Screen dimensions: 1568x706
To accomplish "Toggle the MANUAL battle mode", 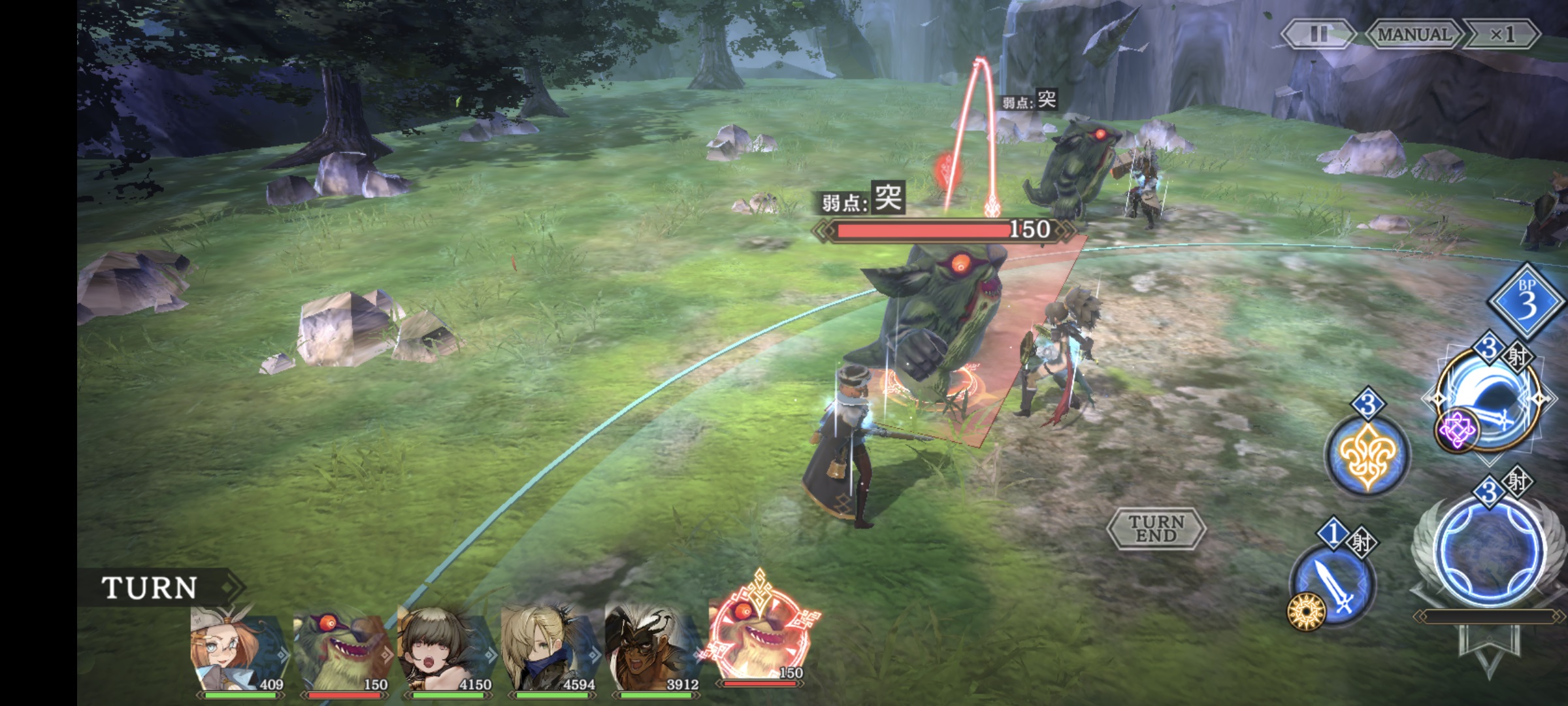I will coord(1413,34).
